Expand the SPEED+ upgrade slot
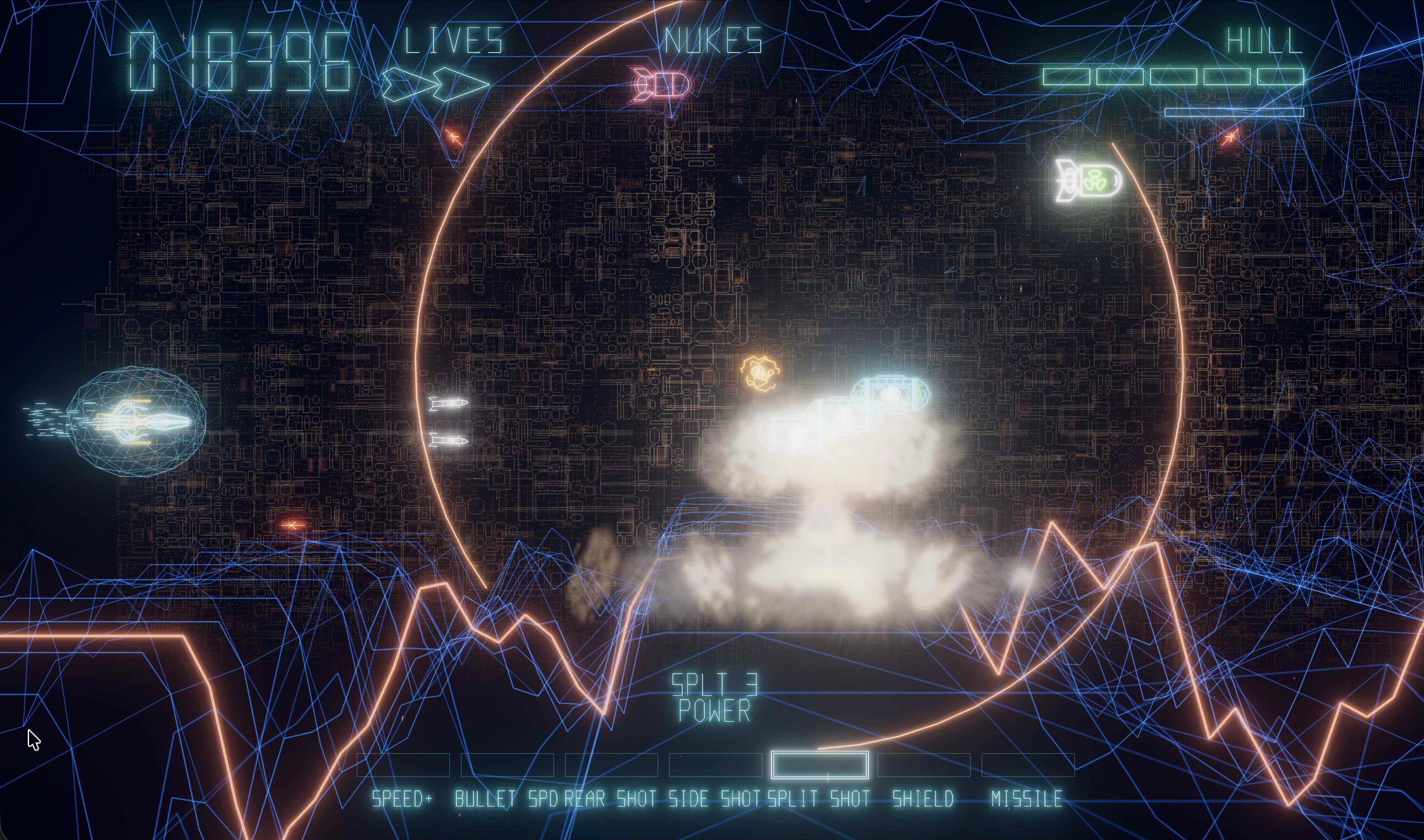 coord(403,765)
